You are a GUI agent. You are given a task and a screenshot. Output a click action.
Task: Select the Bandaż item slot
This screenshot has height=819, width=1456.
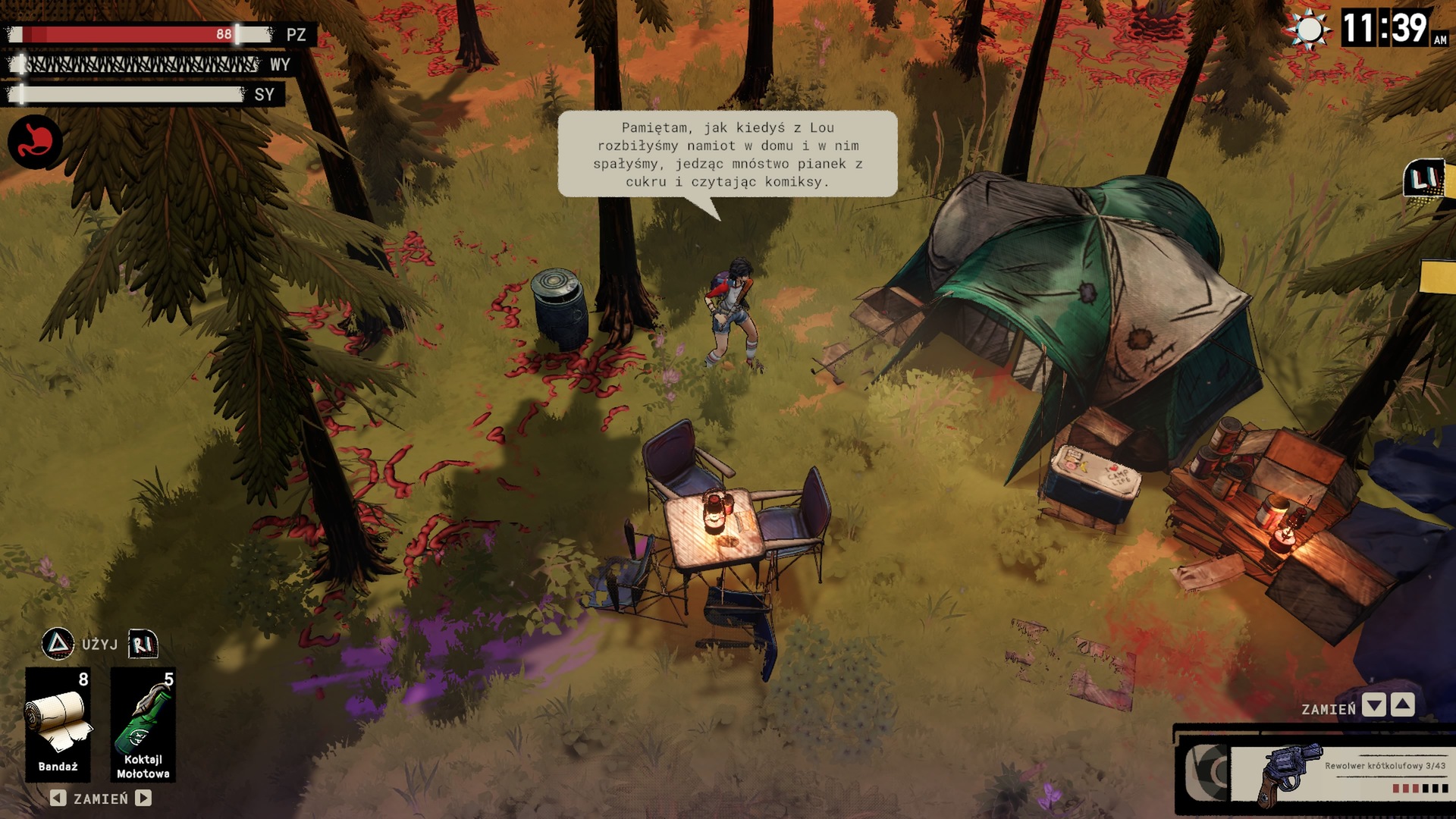pos(58,723)
